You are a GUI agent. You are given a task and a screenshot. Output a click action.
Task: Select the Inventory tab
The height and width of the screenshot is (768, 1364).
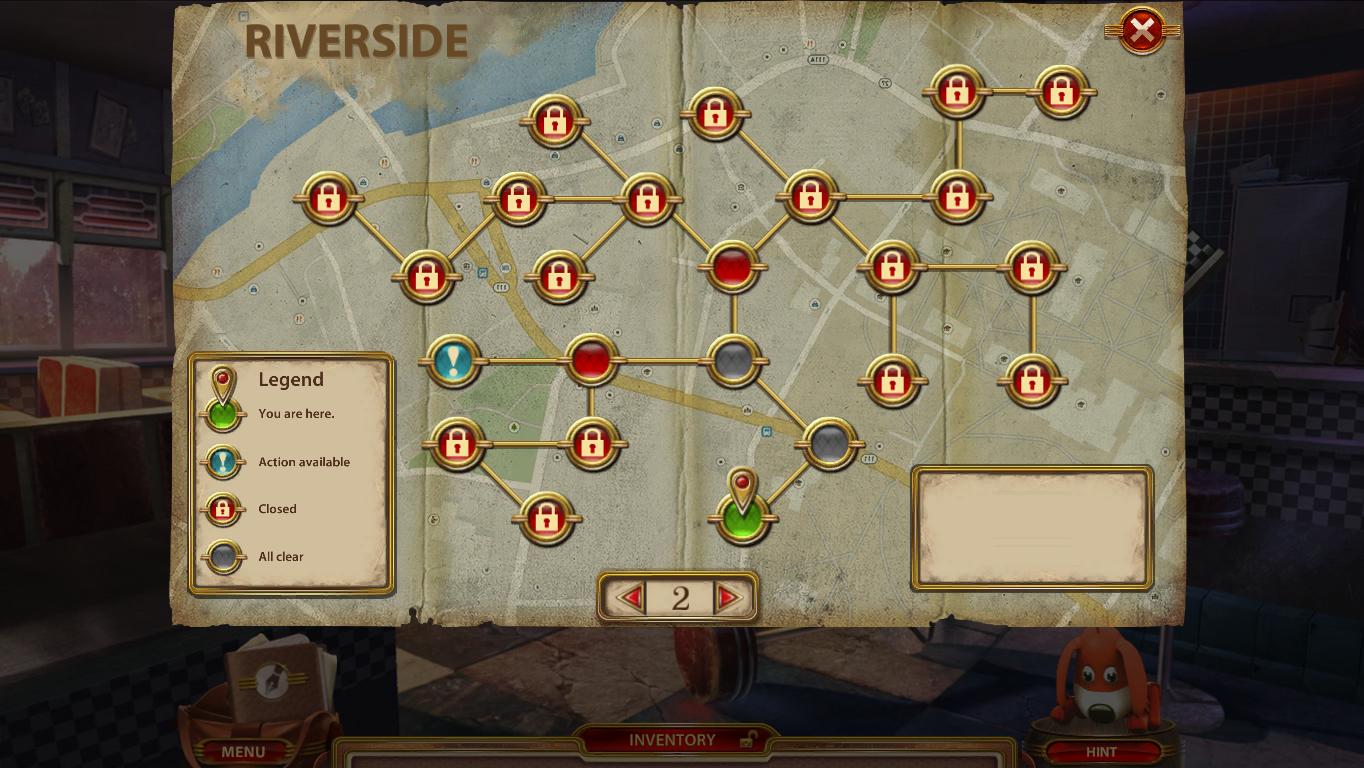pos(671,740)
